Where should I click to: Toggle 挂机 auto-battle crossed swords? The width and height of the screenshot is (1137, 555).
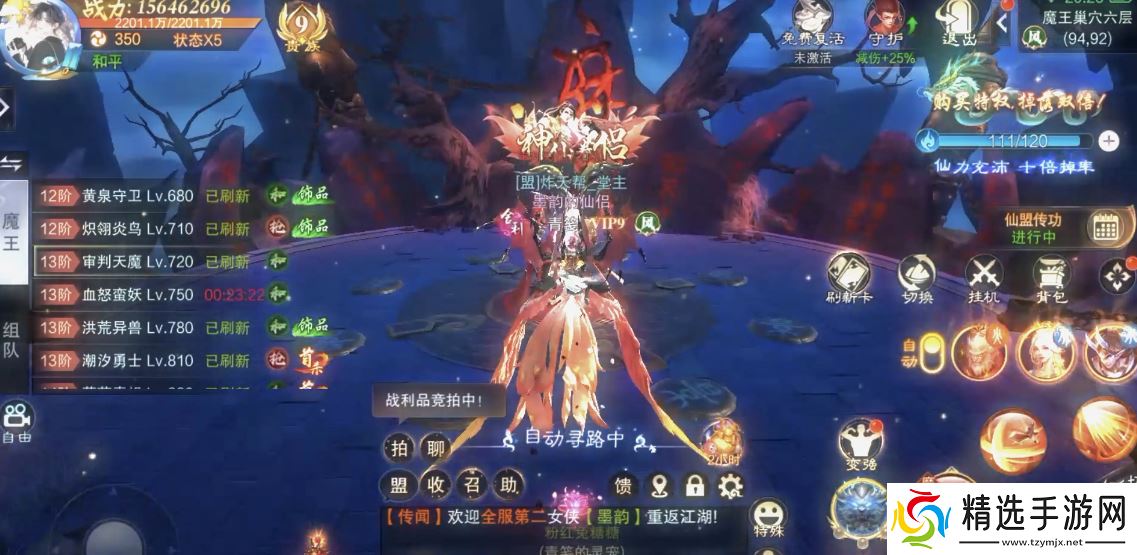(984, 274)
